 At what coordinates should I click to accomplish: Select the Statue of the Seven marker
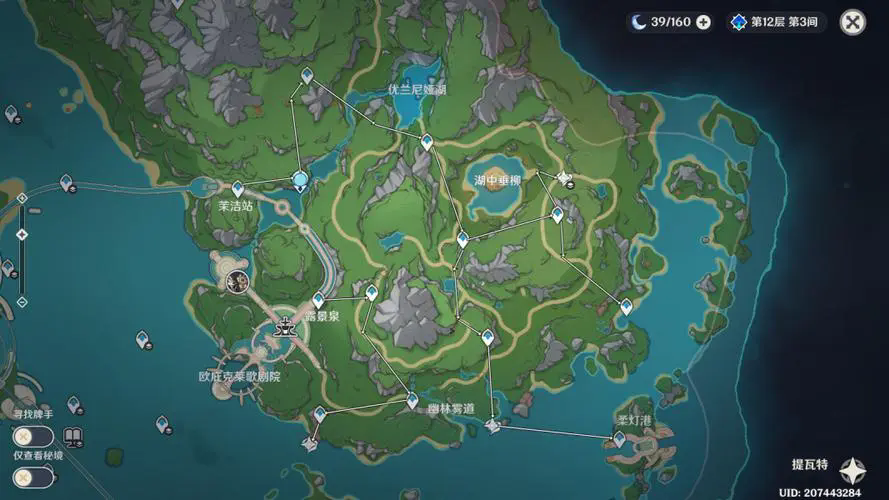(x=286, y=325)
